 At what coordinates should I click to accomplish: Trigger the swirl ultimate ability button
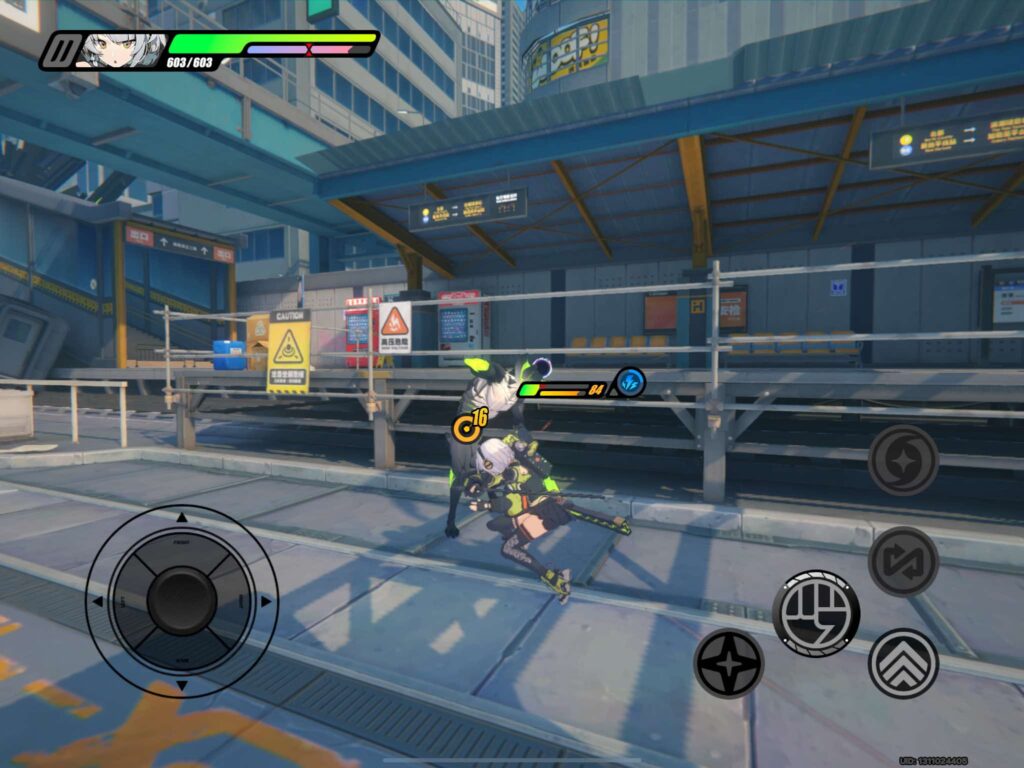[x=903, y=460]
